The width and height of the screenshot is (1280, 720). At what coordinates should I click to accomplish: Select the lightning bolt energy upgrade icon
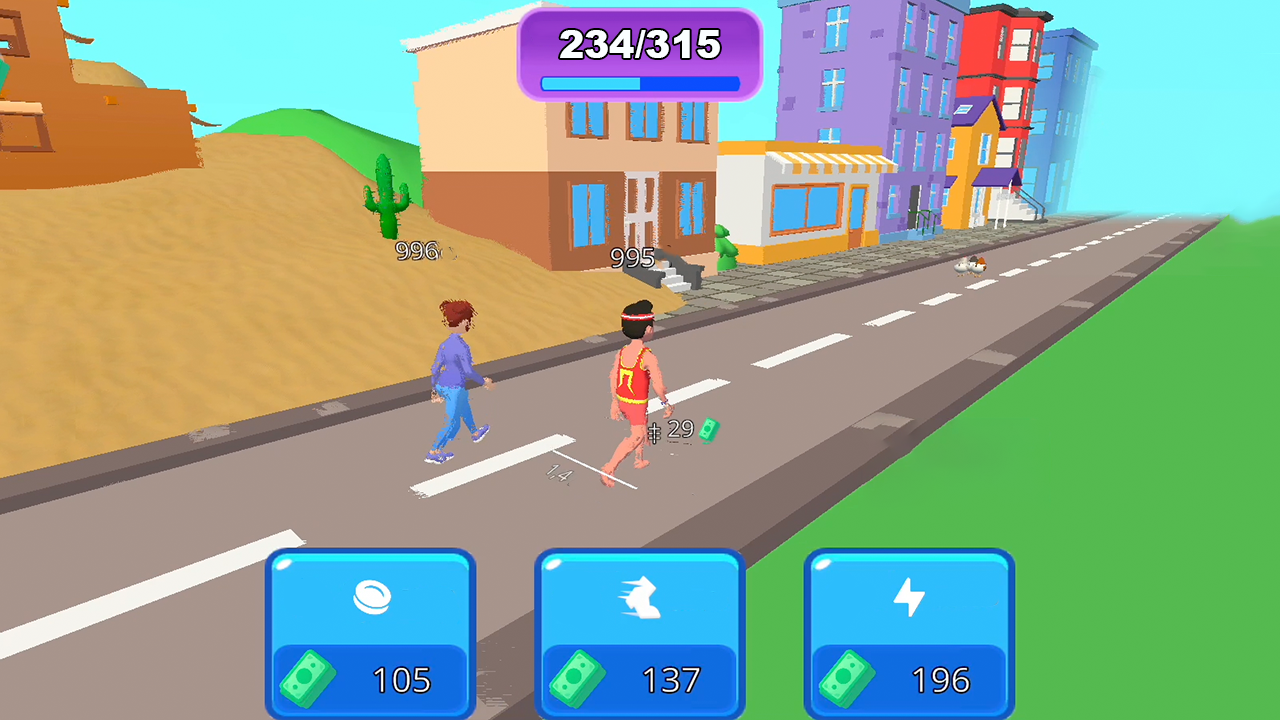click(910, 597)
